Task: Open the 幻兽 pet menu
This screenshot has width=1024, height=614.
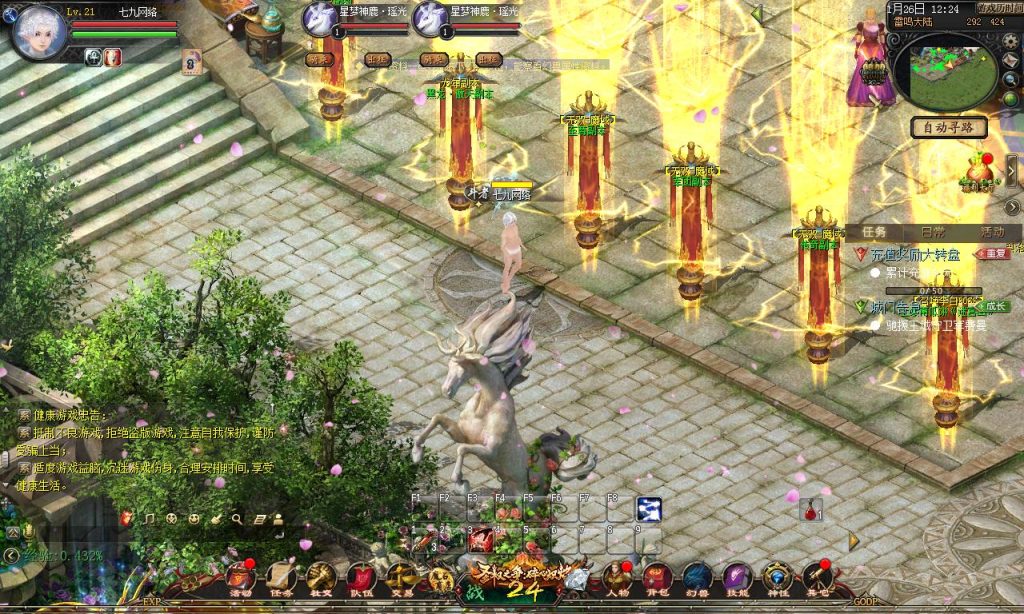Action: click(697, 578)
